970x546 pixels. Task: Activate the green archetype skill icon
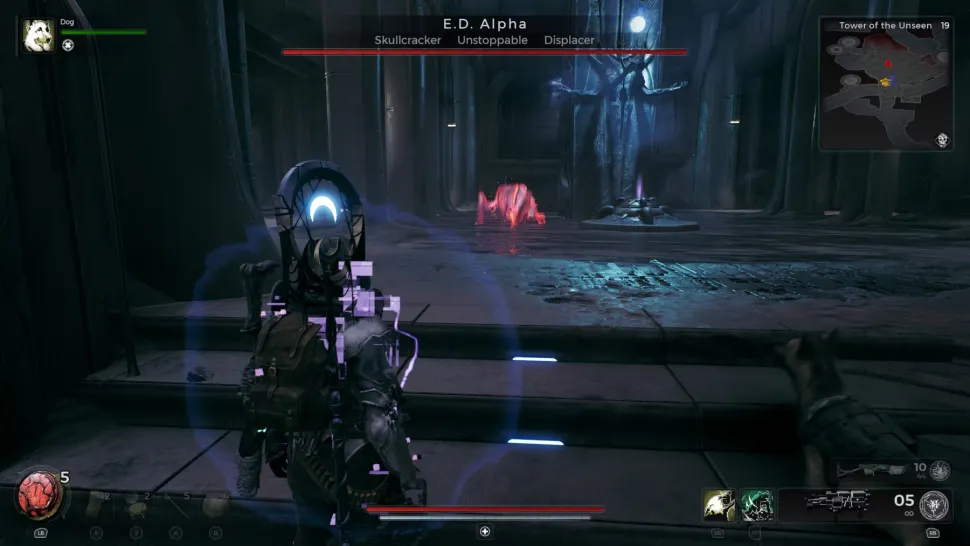[x=757, y=505]
